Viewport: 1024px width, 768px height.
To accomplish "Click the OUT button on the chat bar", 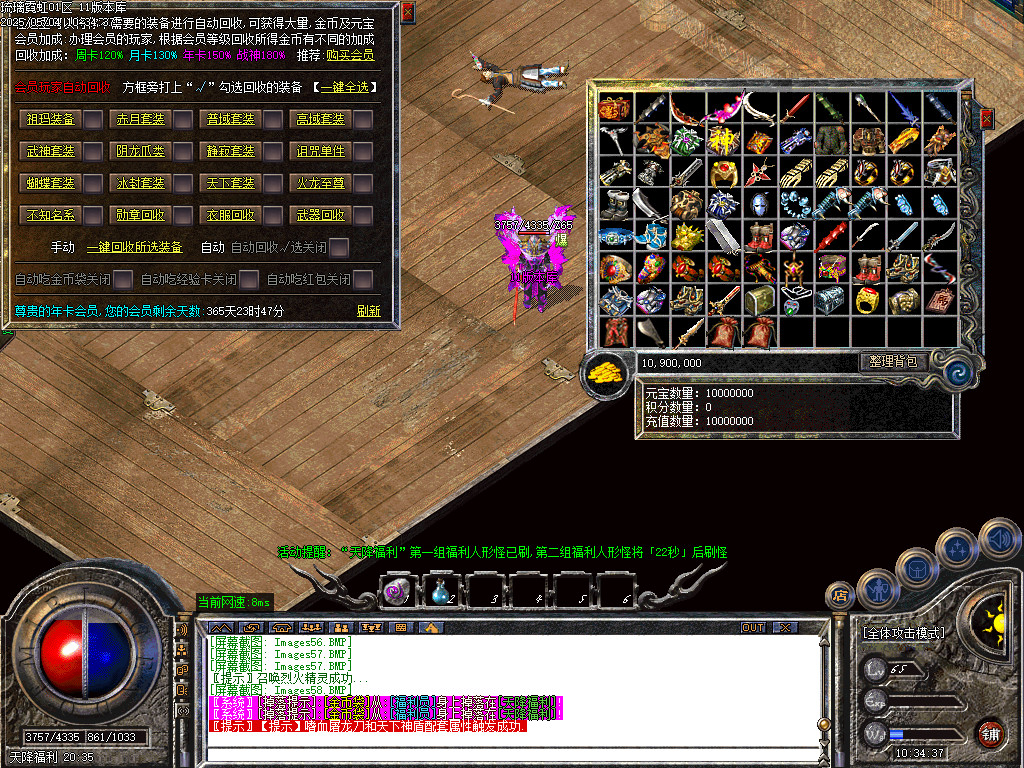I will [x=752, y=628].
